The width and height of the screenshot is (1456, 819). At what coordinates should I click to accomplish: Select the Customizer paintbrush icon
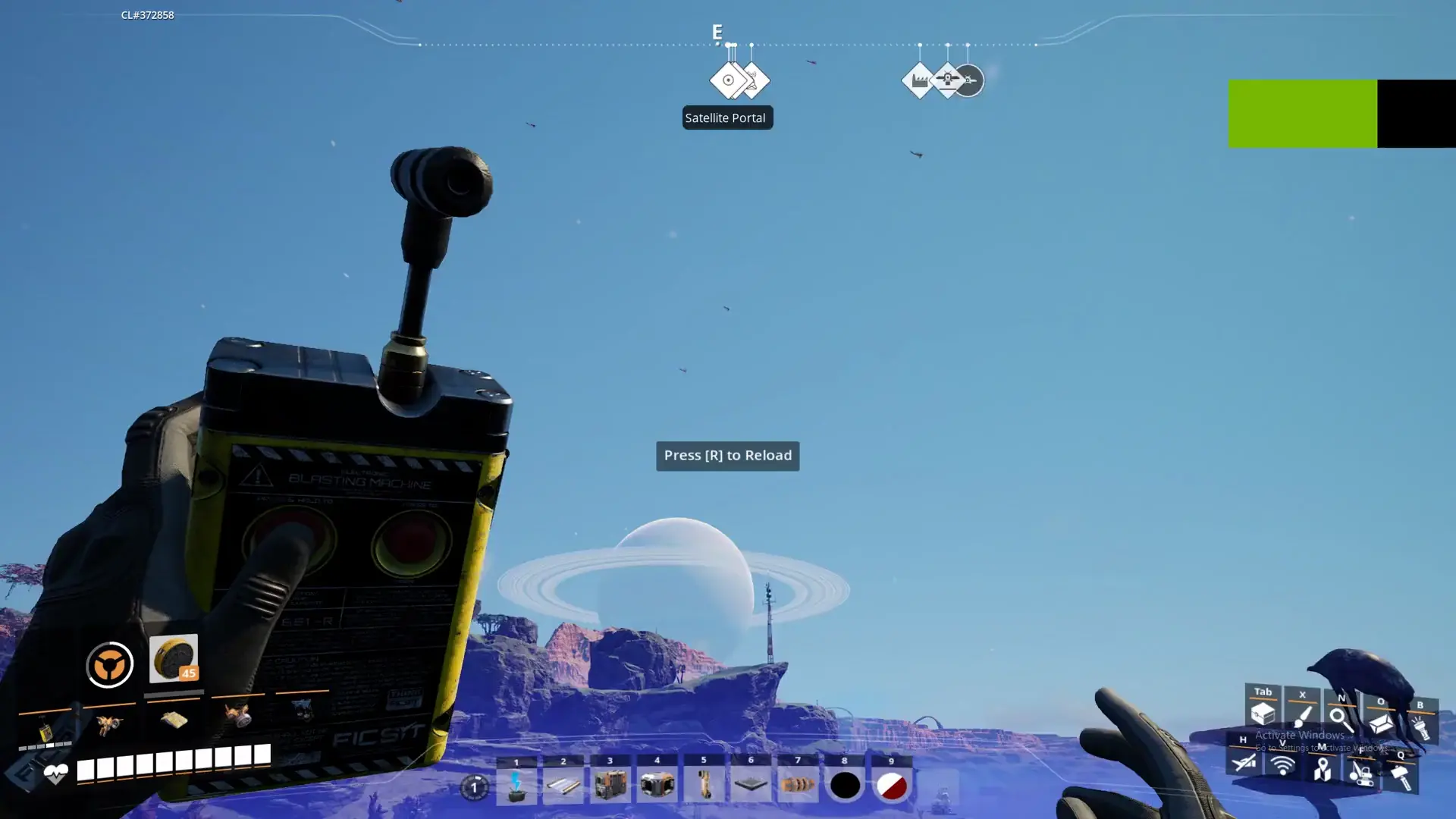click(x=1301, y=717)
